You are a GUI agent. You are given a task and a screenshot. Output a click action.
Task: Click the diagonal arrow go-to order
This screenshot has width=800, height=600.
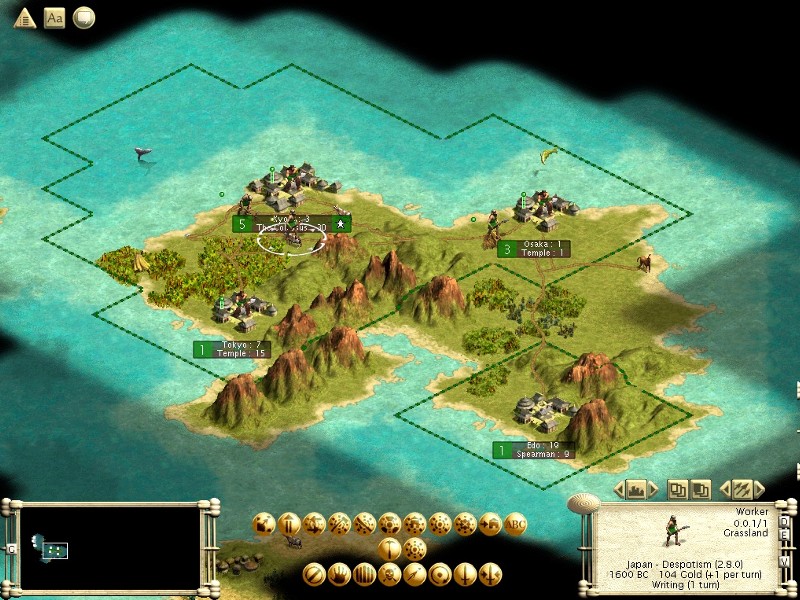[x=414, y=575]
